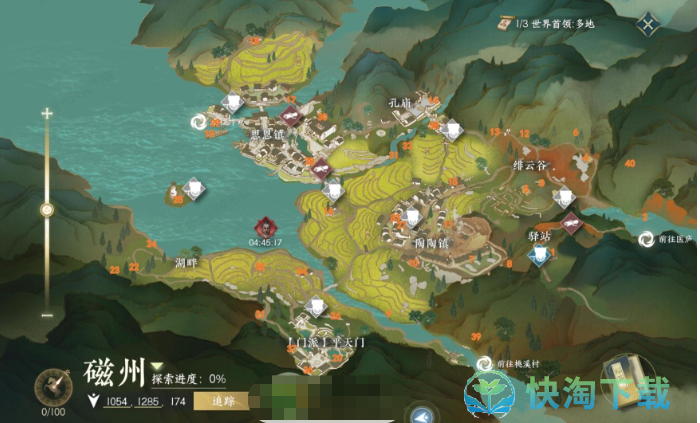Select the 平天门 sect waypoint marker

click(x=317, y=307)
